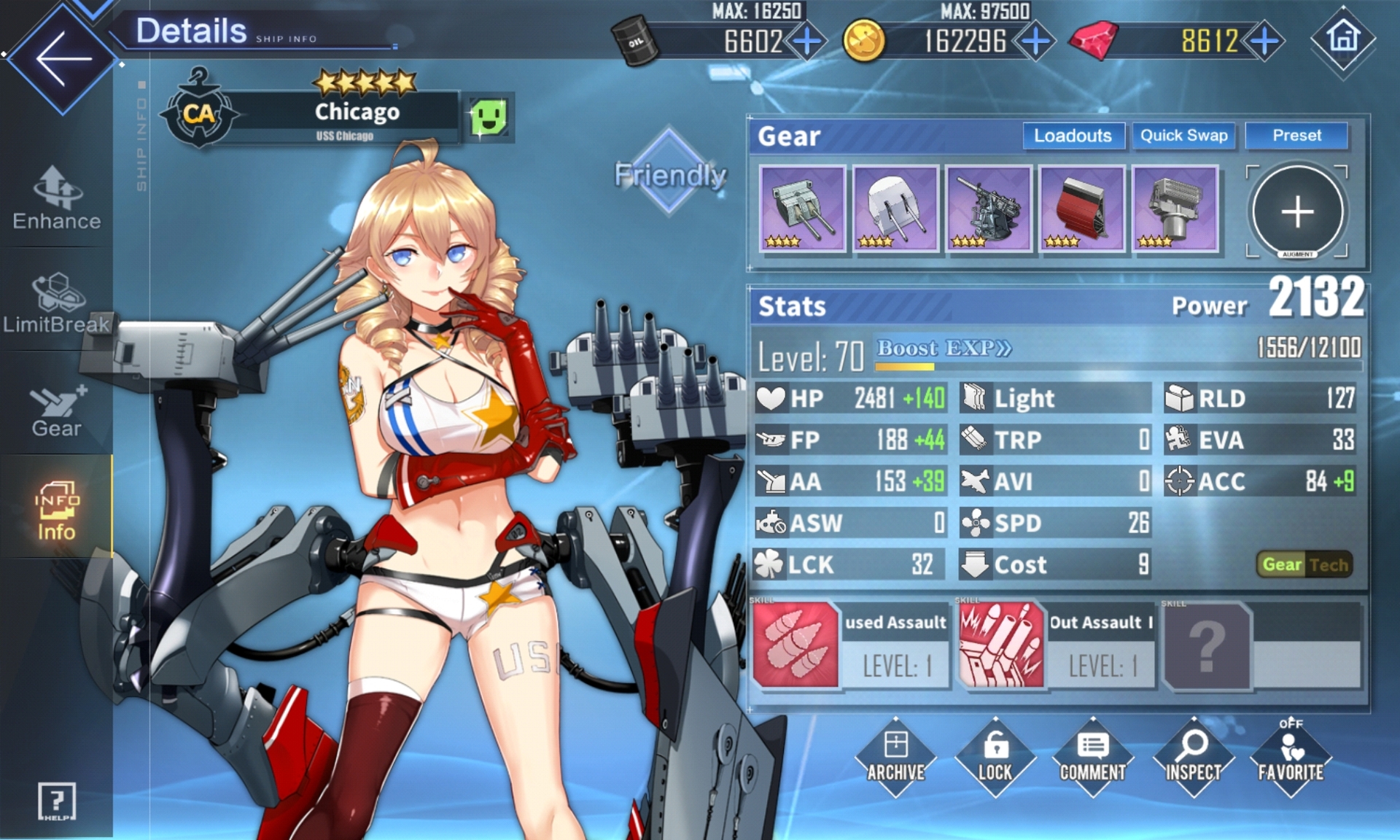Viewport: 1400px width, 840px height.
Task: Buy more gems with plus button
Action: click(1264, 42)
